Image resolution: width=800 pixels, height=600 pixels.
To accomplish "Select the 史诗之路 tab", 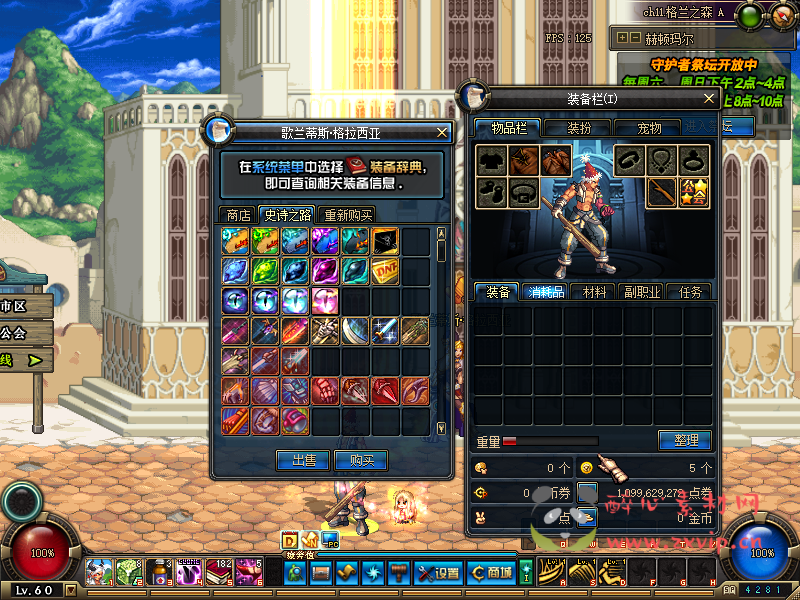I will click(287, 215).
